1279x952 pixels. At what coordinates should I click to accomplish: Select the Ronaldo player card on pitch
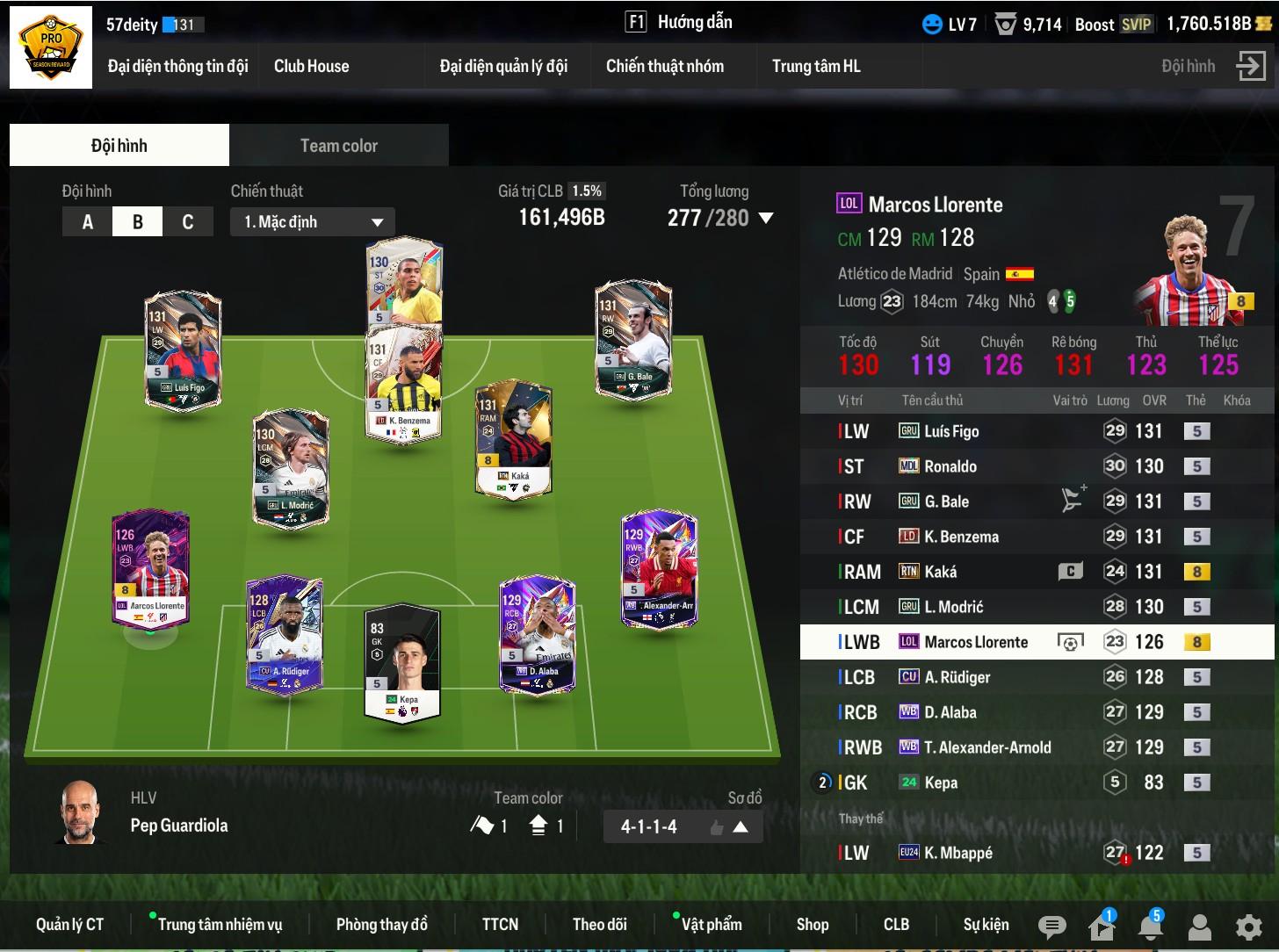pyautogui.click(x=405, y=281)
